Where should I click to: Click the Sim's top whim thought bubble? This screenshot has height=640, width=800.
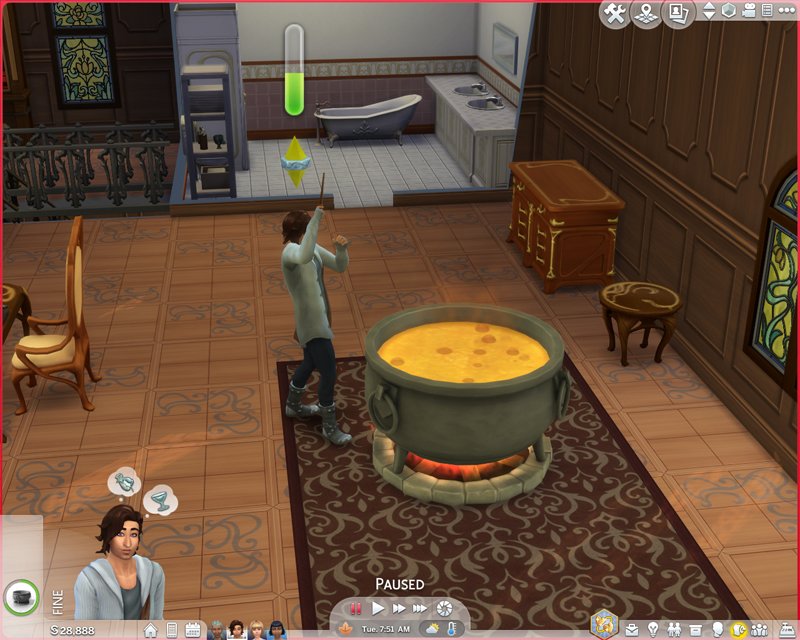(123, 483)
